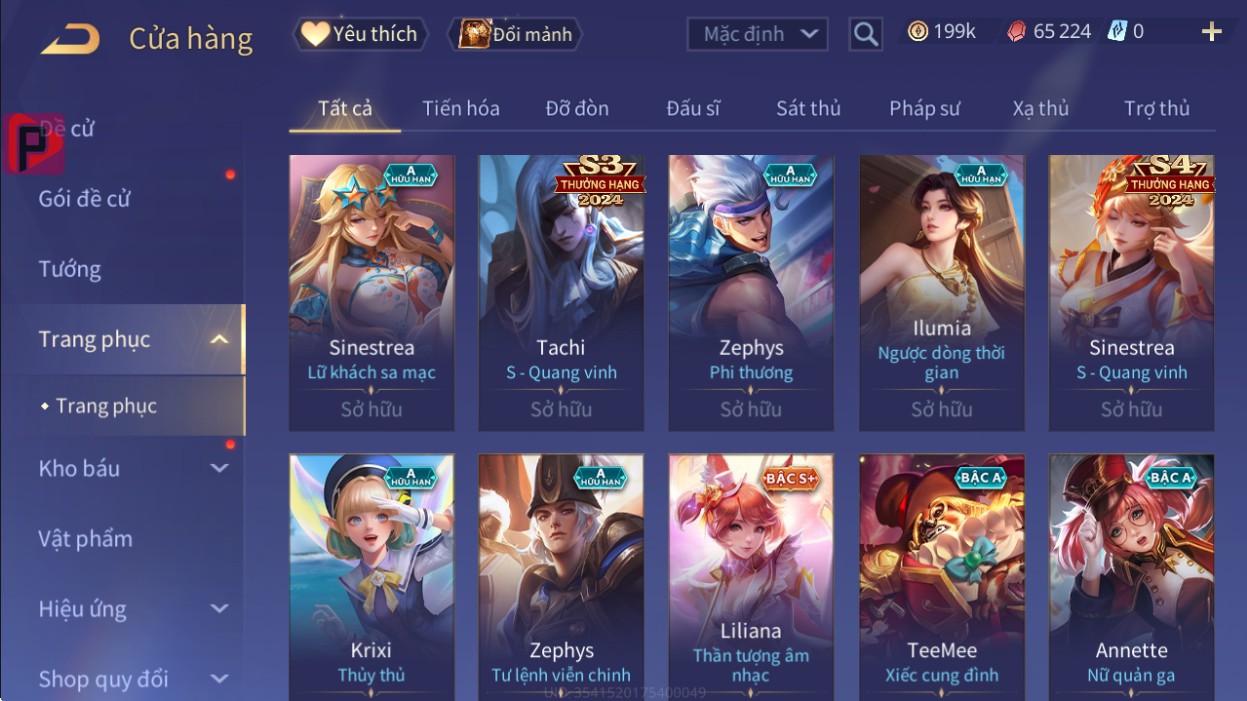Show the Sát thủ skins tab

point(808,108)
